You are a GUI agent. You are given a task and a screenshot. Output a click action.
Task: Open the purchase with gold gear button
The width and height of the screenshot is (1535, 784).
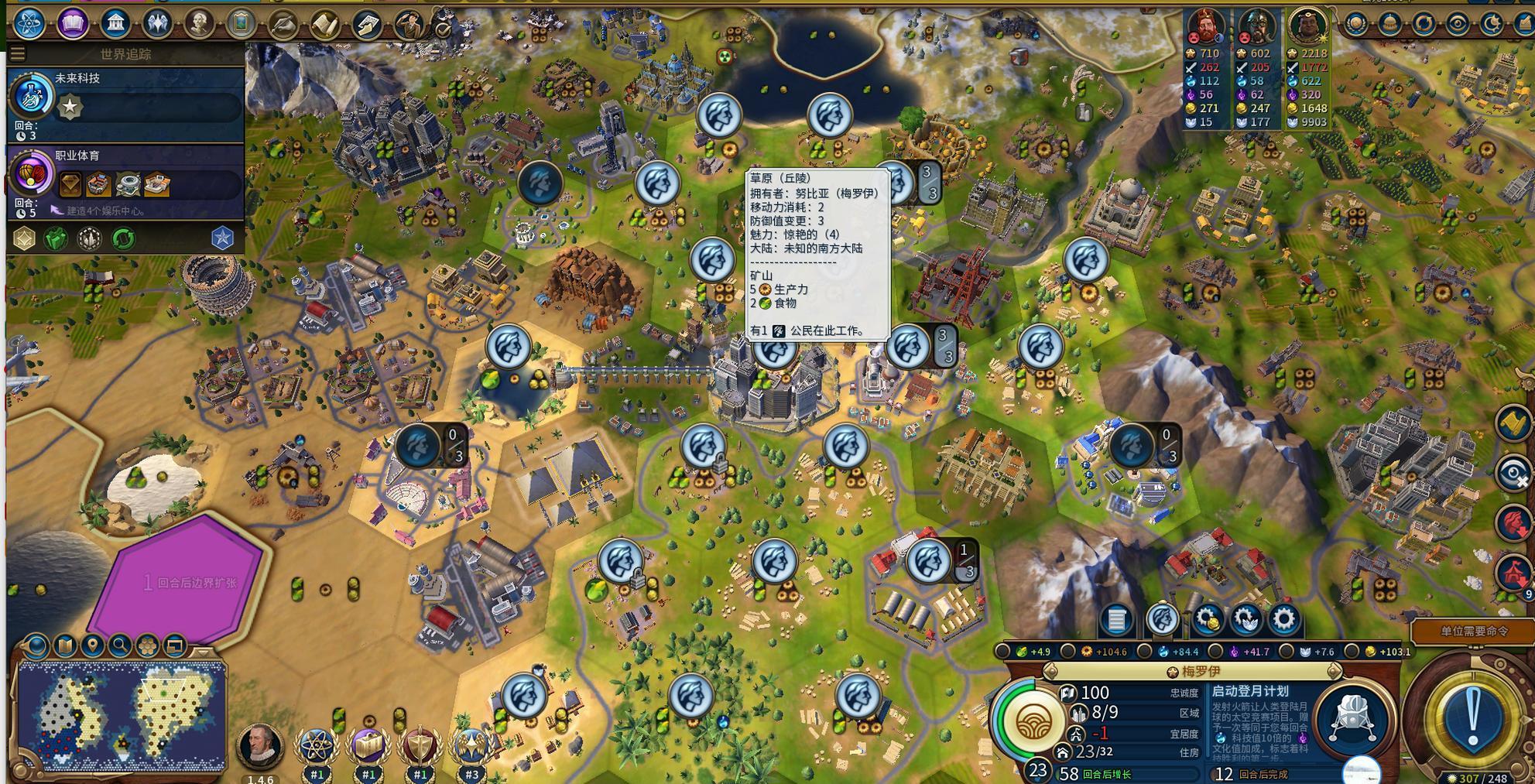coord(1208,619)
